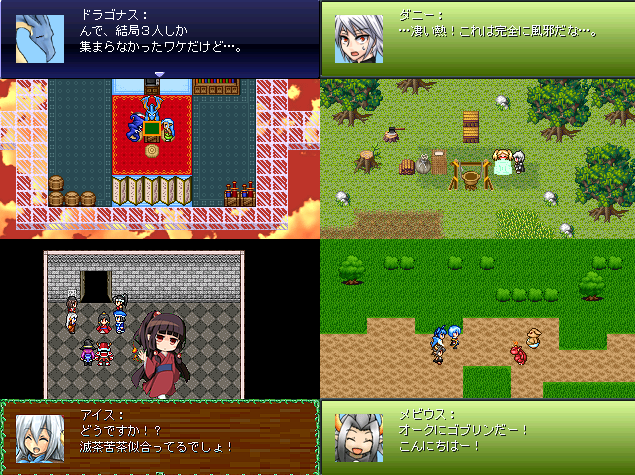Continue Mebius's greeting dialogue message
The image size is (635, 475).
tap(478, 437)
